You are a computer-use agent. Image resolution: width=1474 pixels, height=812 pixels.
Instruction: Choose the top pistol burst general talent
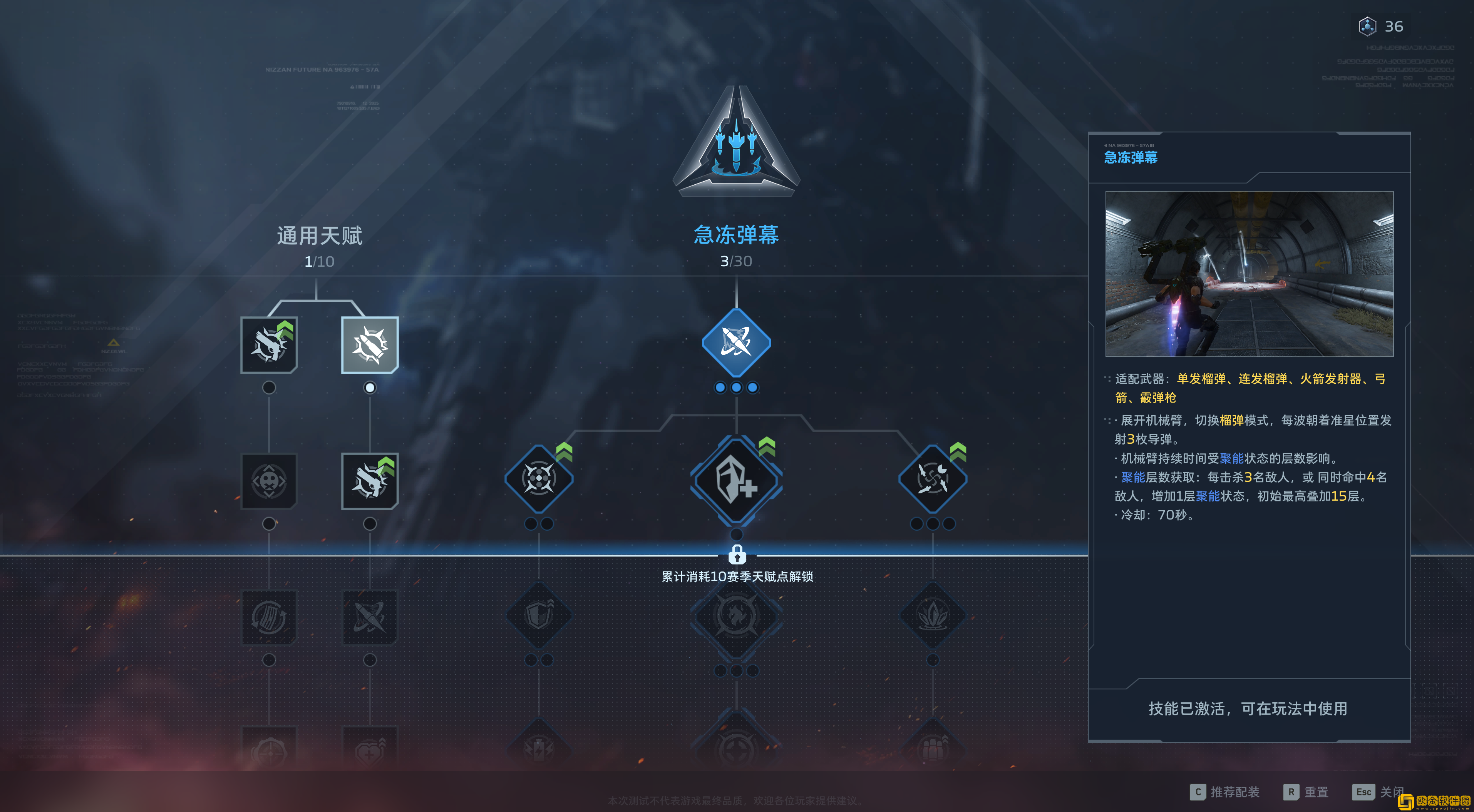[x=269, y=345]
